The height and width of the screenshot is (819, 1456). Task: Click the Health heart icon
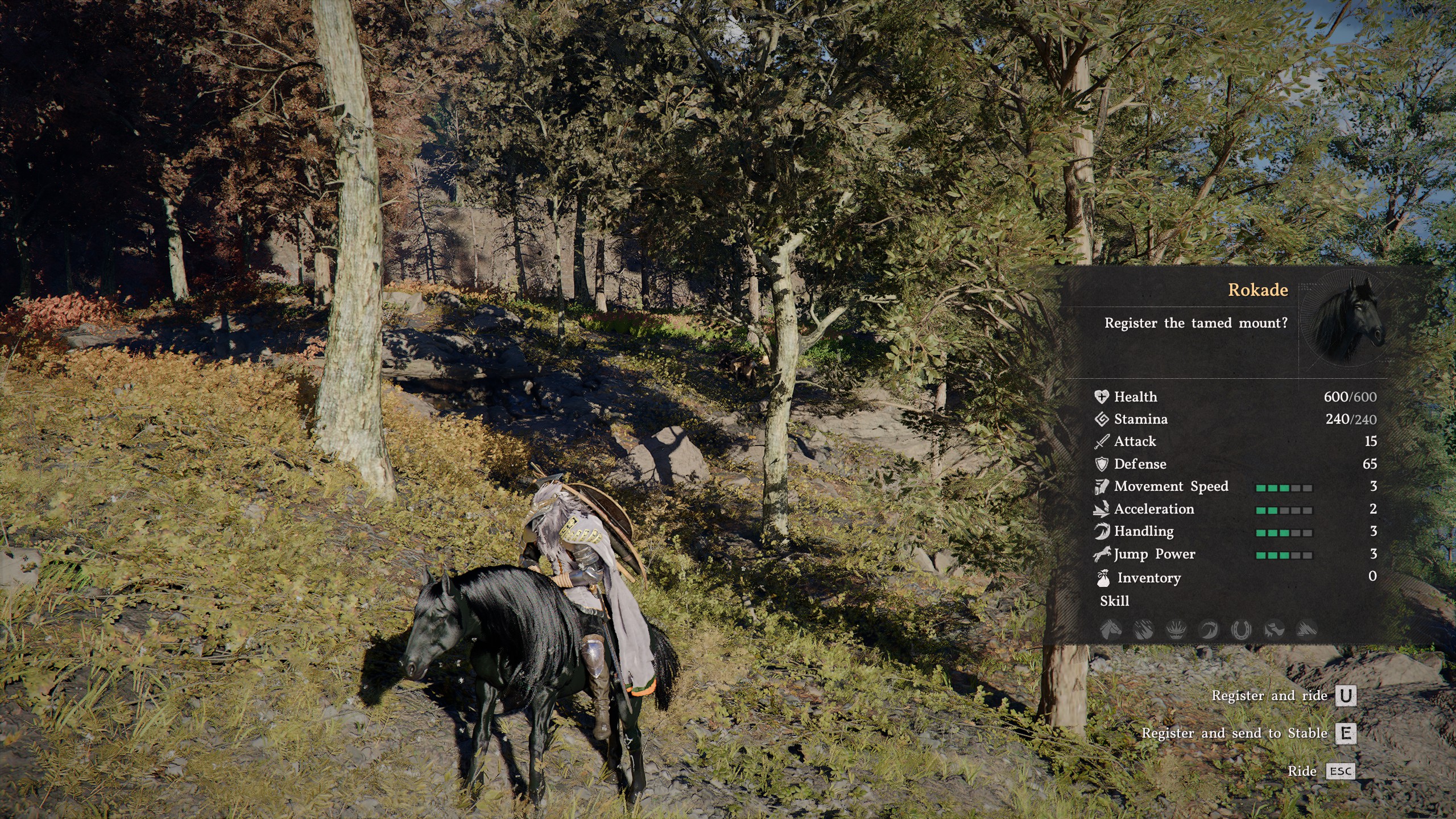tap(1103, 397)
